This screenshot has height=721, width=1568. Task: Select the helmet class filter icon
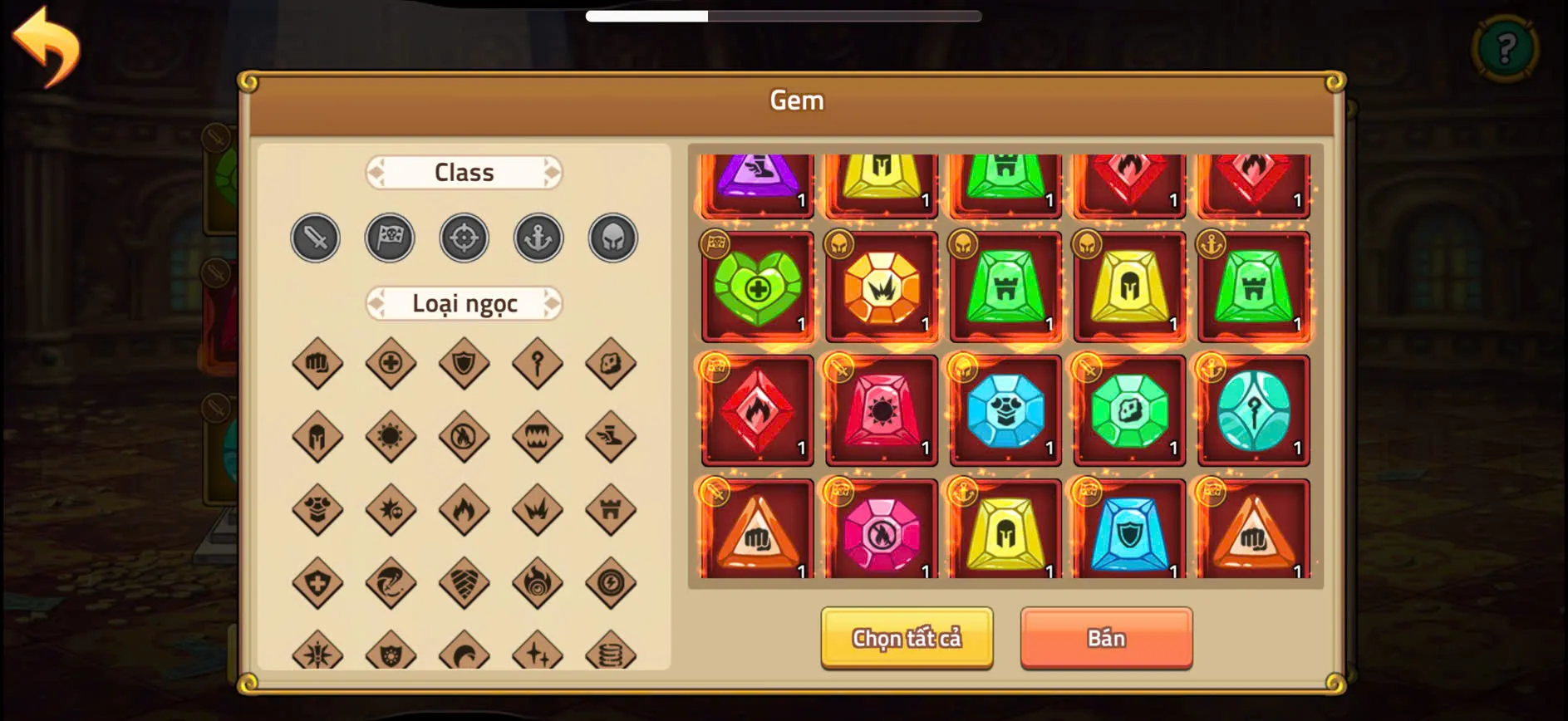coord(612,238)
